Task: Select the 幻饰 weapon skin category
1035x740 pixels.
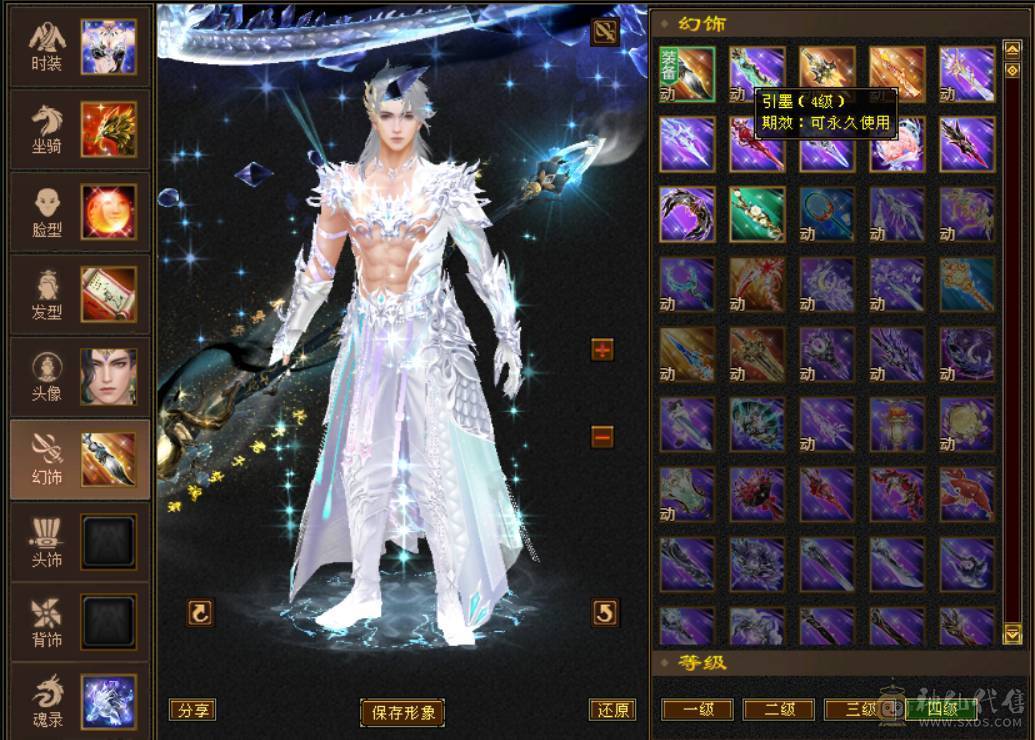Action: tap(78, 459)
